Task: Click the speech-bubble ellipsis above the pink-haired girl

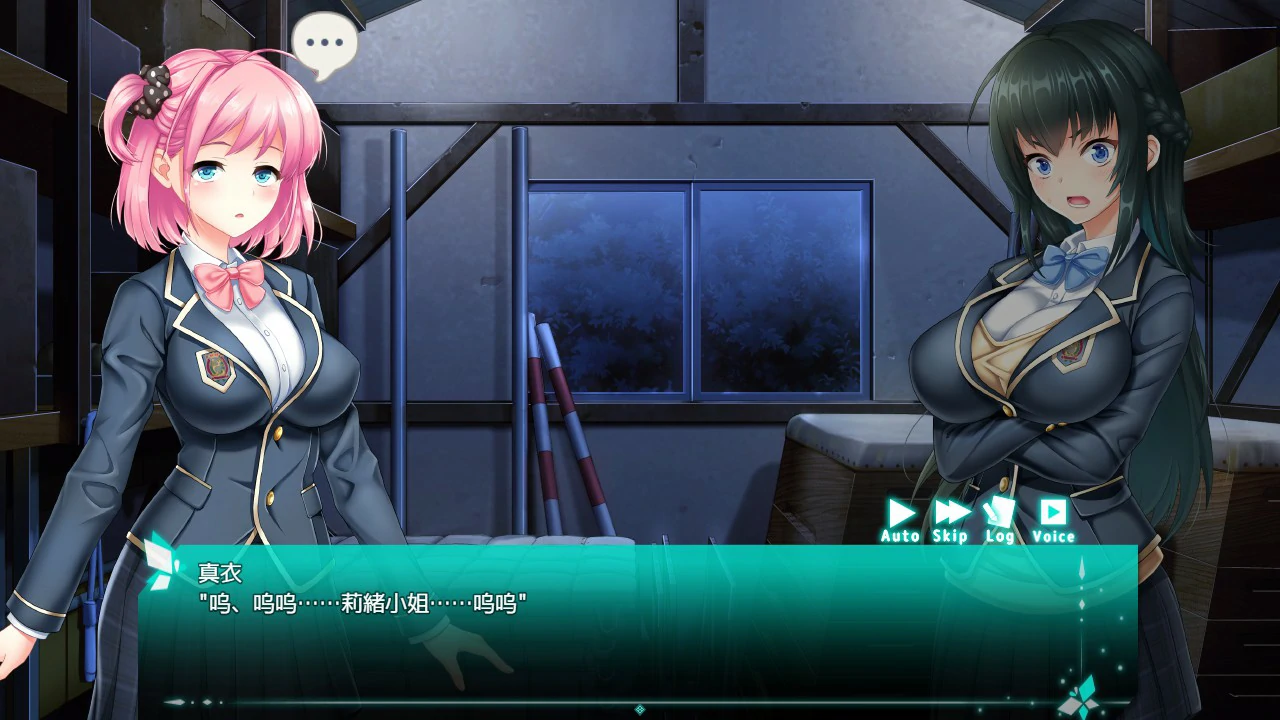Action: (326, 41)
